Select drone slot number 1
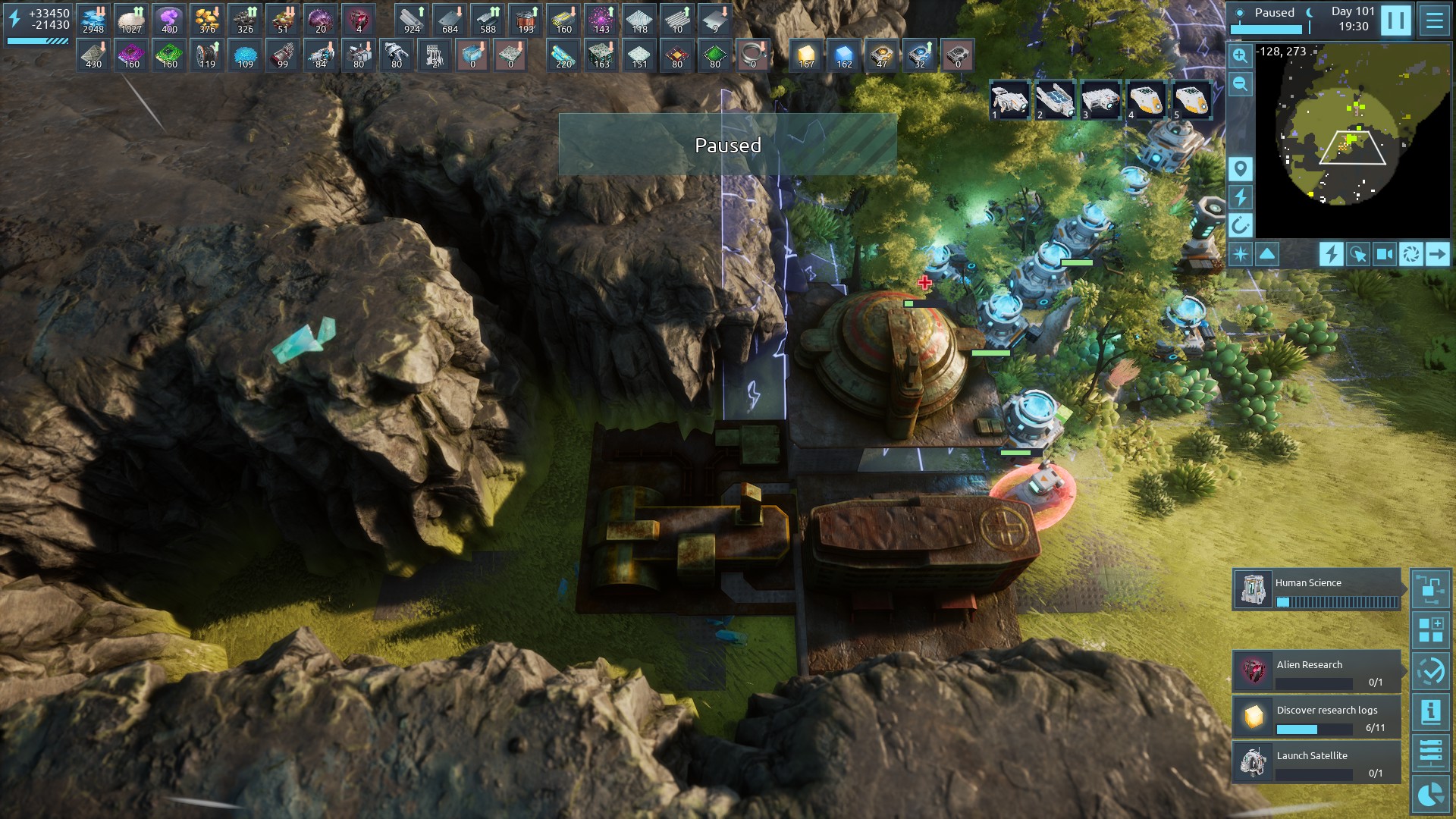Screen dimensions: 1456x819 point(1009,100)
